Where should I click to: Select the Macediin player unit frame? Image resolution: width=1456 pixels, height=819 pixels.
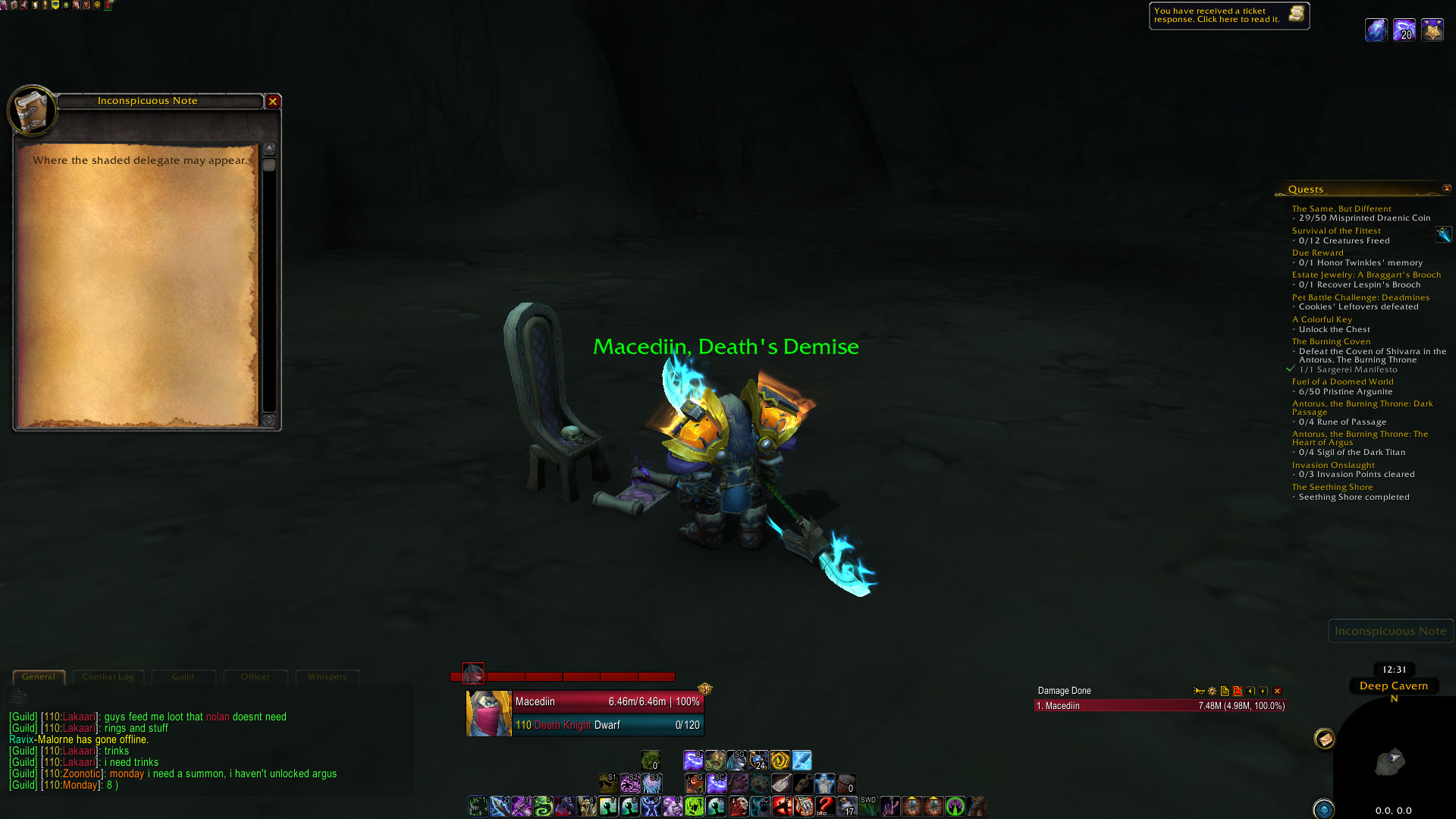click(x=584, y=713)
